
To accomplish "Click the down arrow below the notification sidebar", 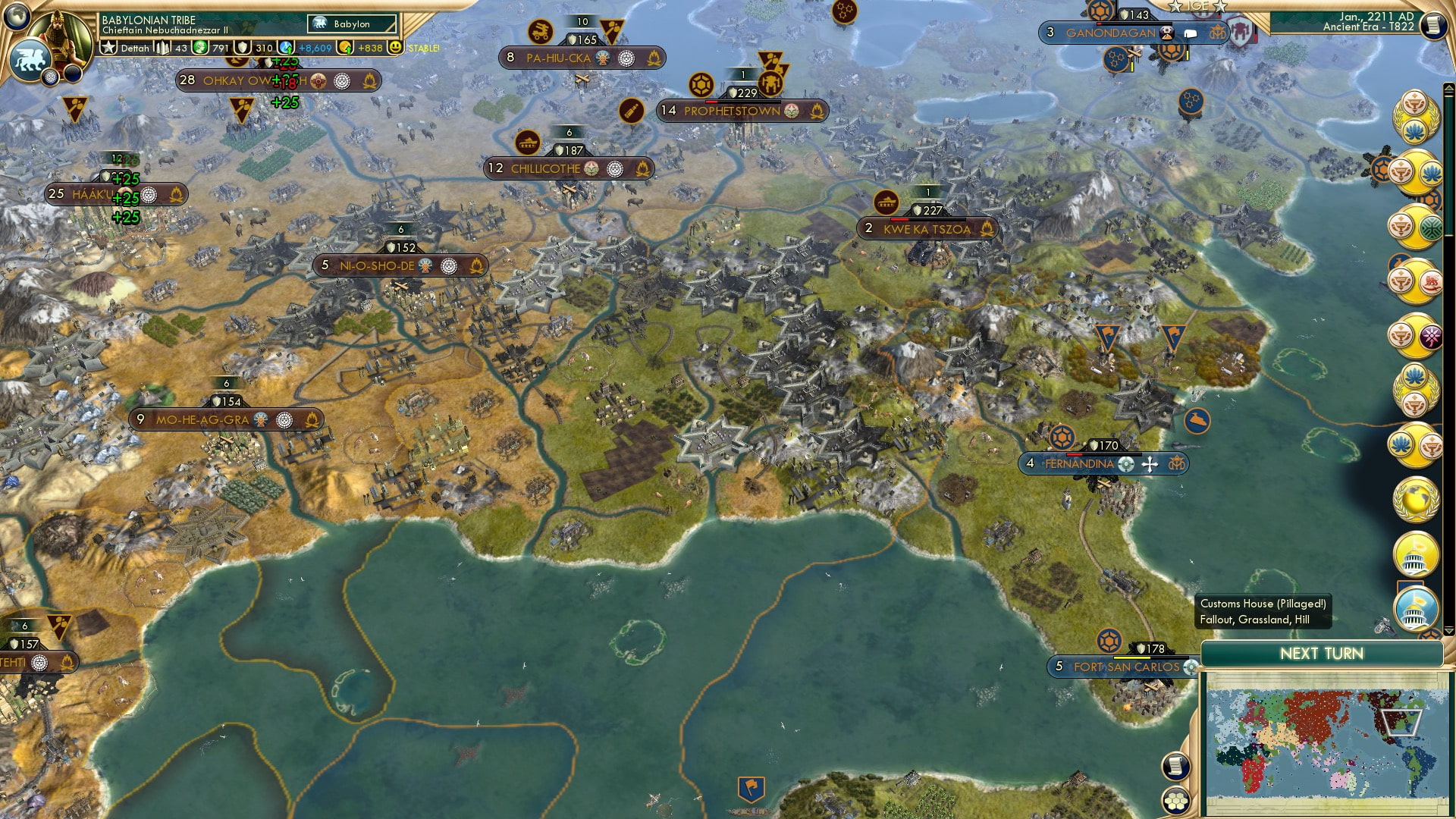I will point(1448,631).
